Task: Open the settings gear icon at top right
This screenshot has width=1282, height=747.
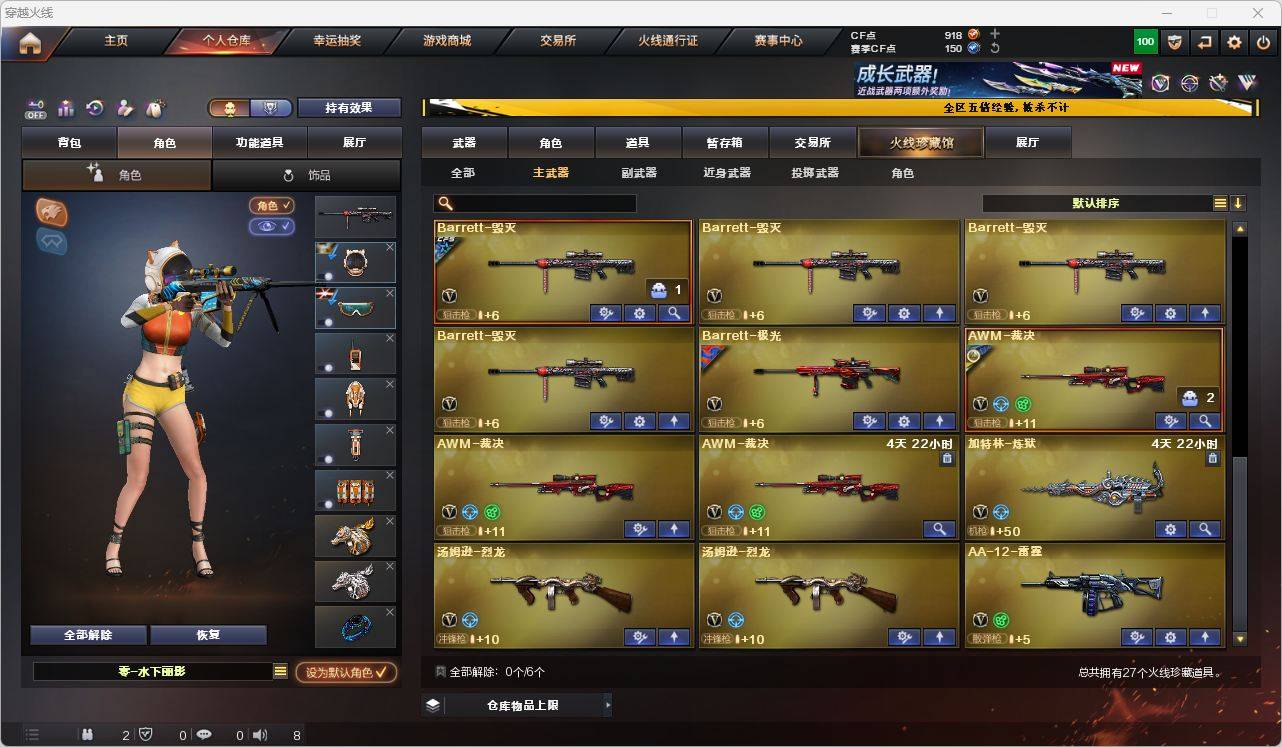Action: pyautogui.click(x=1235, y=42)
